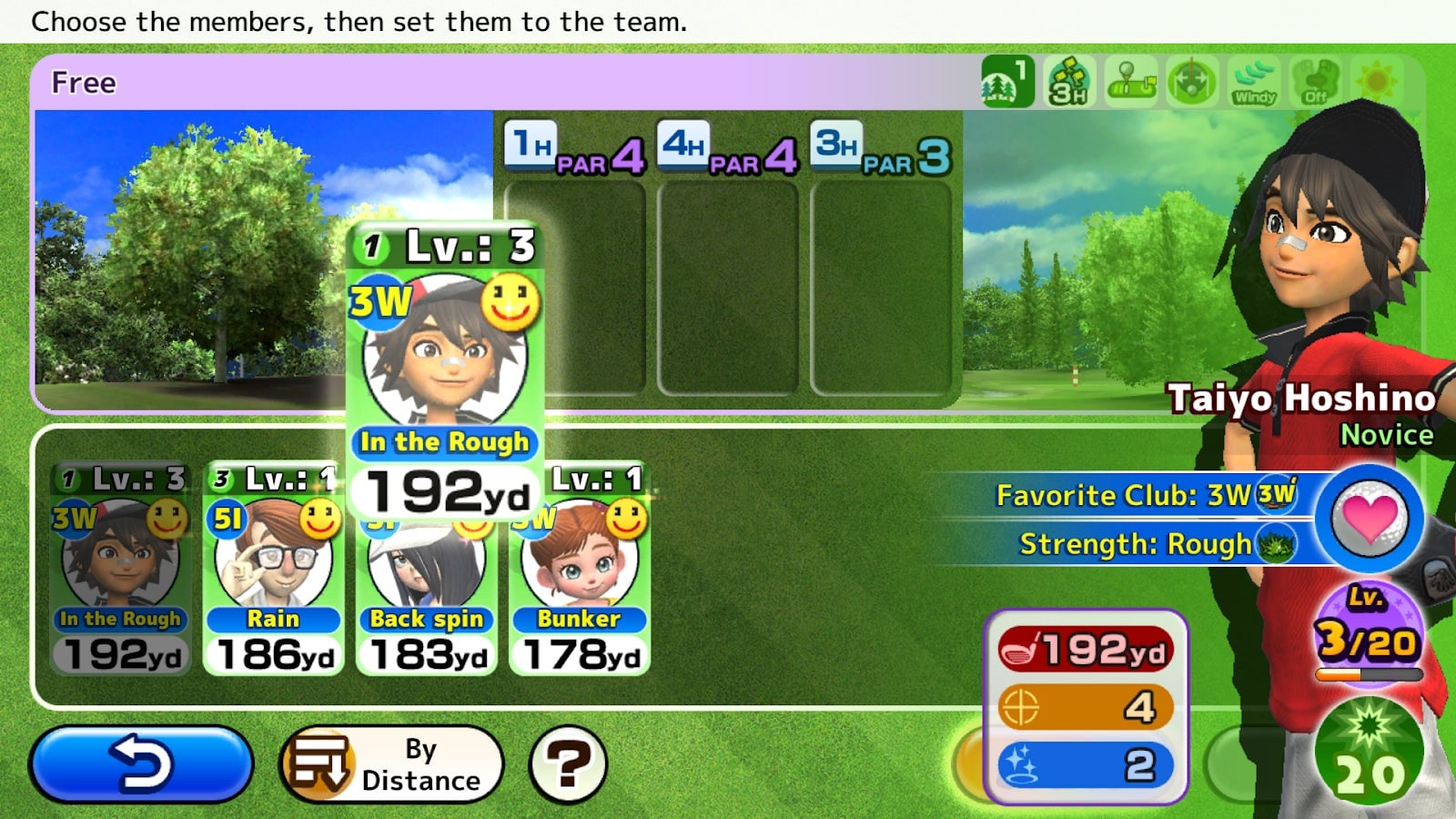
Task: Tap the pink heart favorite button
Action: pyautogui.click(x=1369, y=519)
